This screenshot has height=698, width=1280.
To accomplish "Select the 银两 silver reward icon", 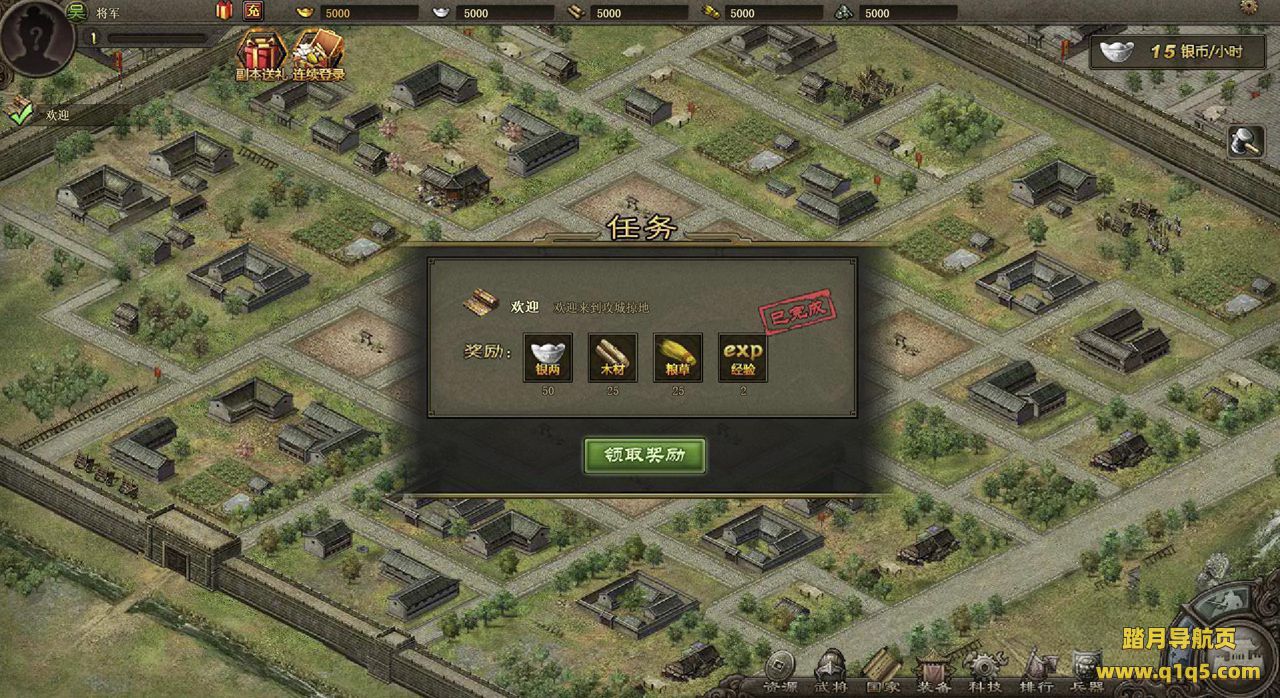I will tap(548, 358).
